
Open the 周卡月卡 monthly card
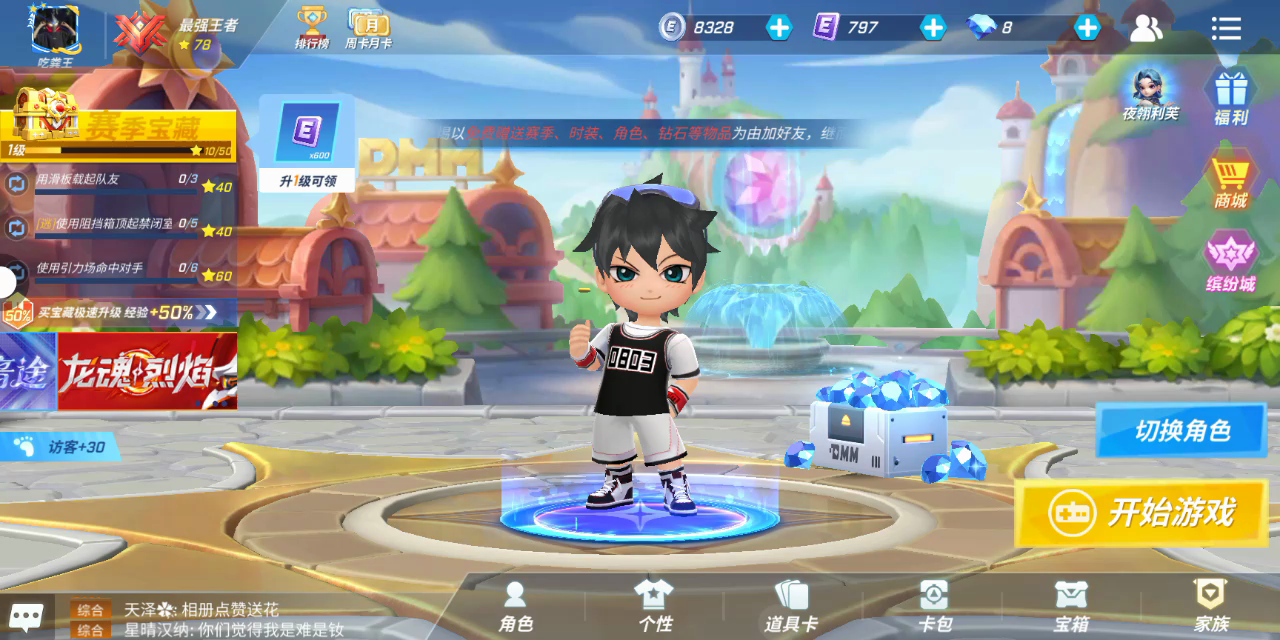(368, 27)
